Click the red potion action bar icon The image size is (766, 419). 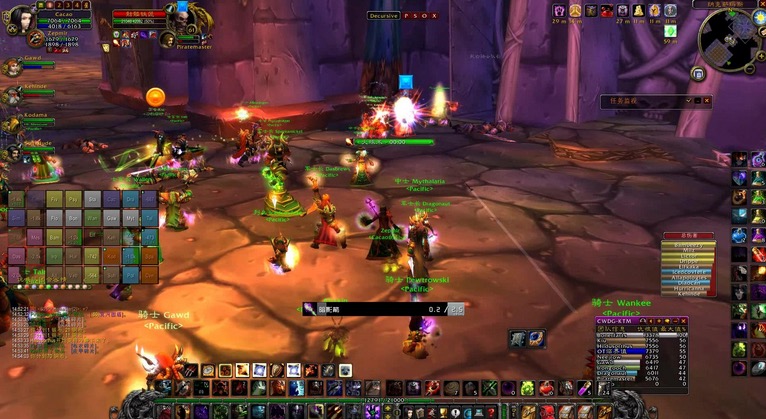(545, 388)
